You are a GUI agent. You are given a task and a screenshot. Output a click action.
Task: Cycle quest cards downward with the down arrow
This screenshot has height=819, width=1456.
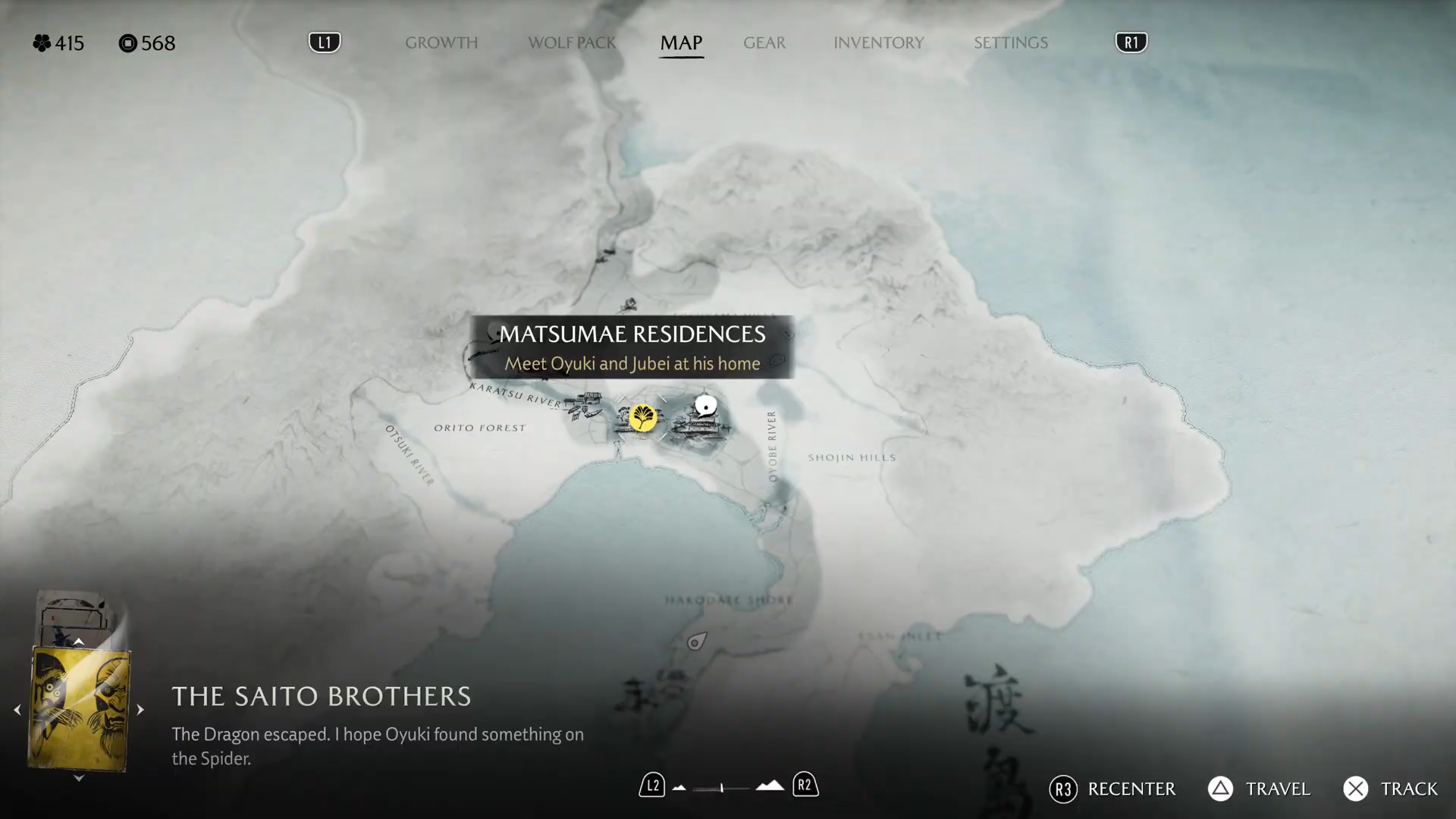tap(79, 778)
